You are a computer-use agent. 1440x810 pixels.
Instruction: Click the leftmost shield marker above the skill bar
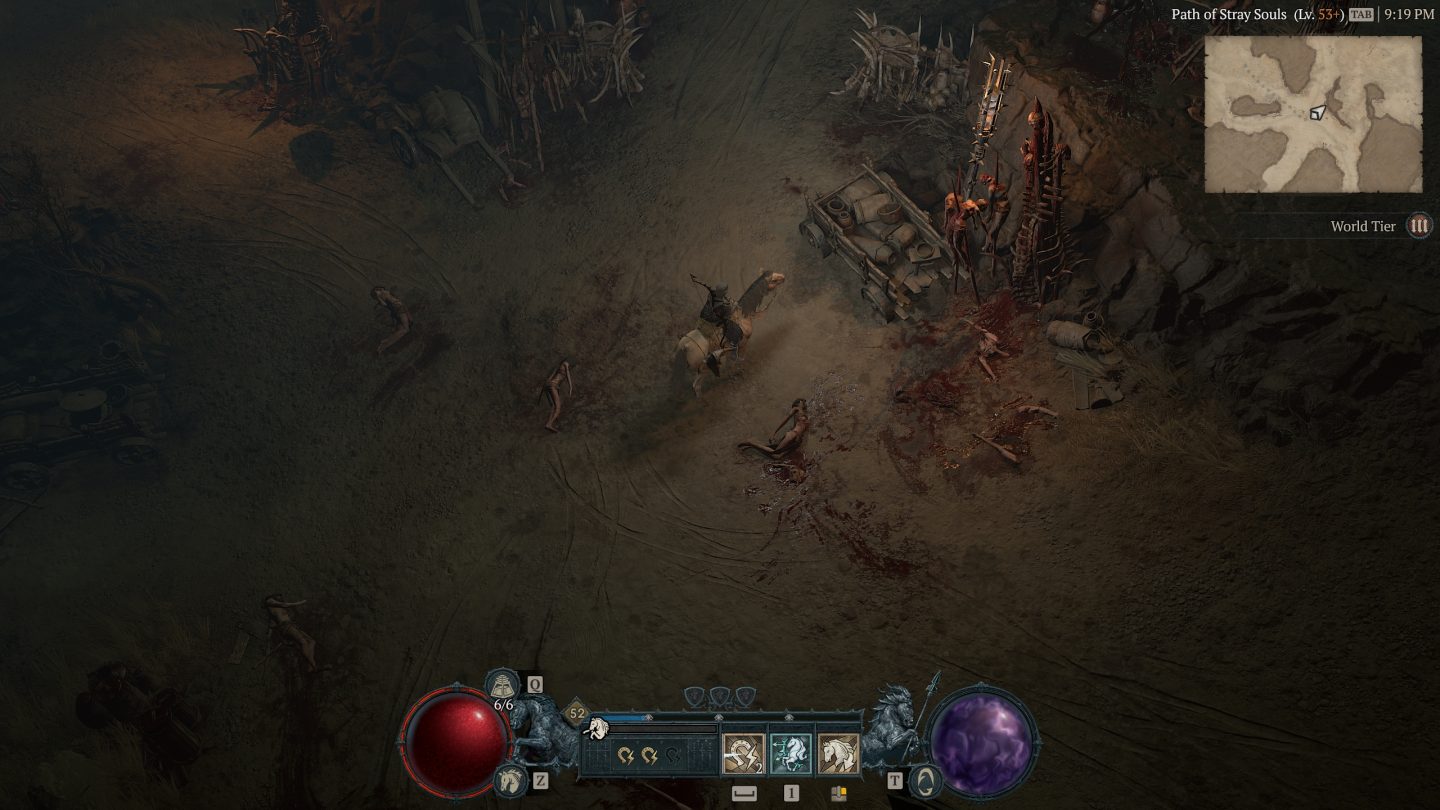[691, 695]
